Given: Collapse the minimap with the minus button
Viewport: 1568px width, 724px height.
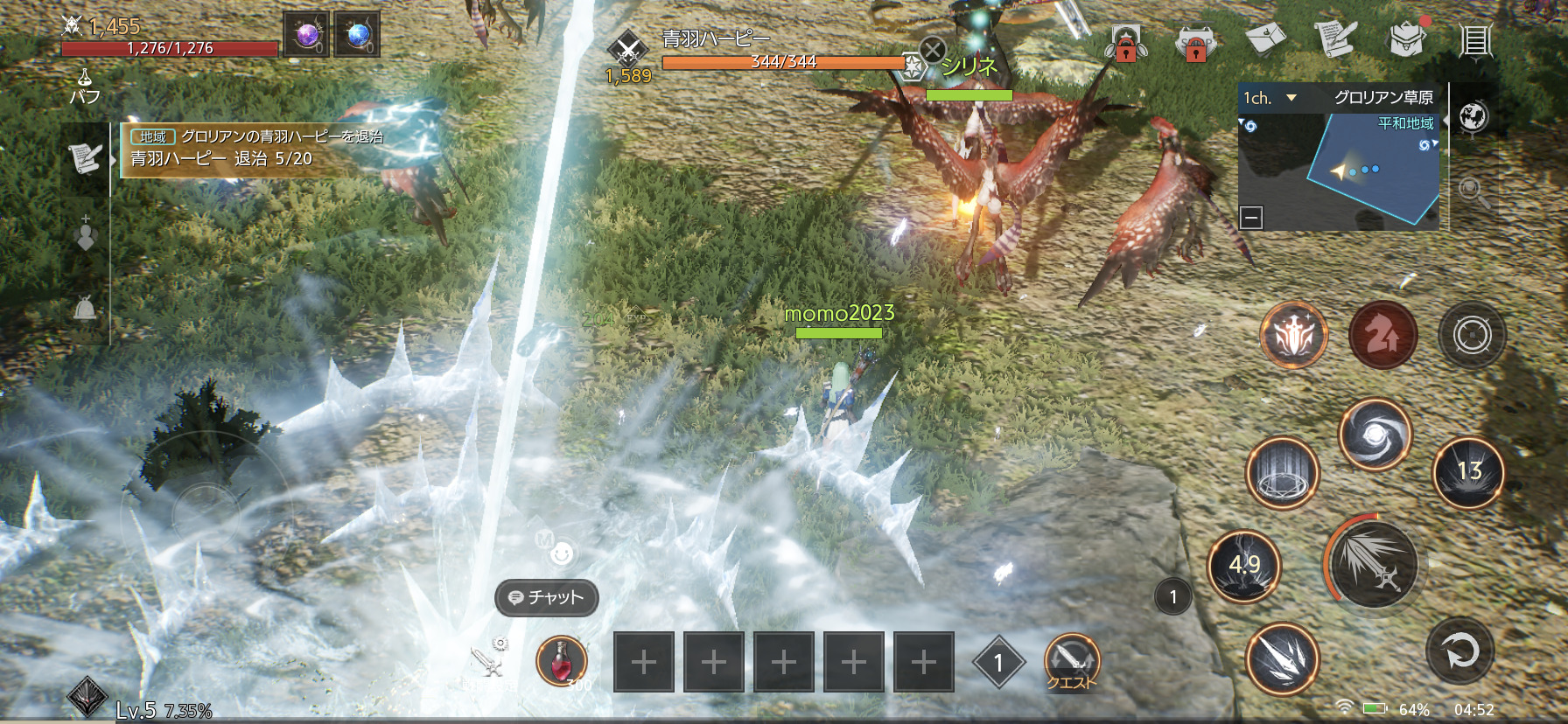Looking at the screenshot, I should 1251,217.
